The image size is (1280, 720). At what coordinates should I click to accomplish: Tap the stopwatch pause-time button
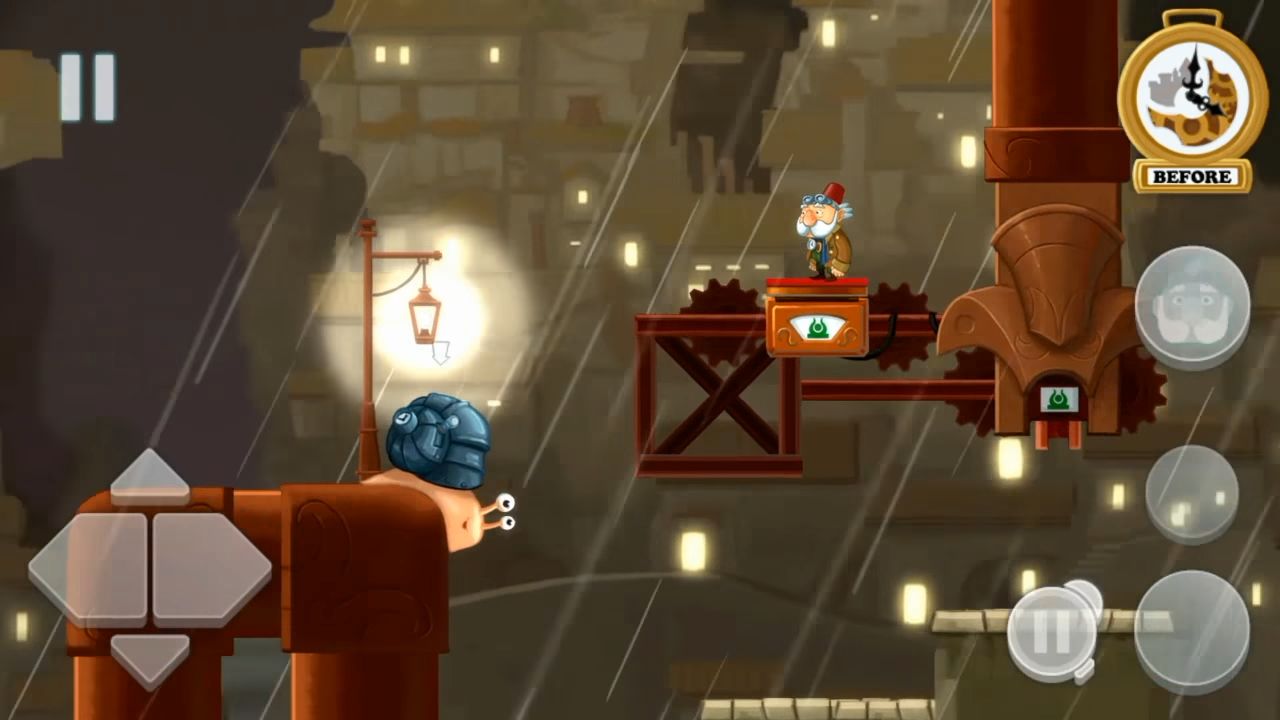pyautogui.click(x=1052, y=632)
